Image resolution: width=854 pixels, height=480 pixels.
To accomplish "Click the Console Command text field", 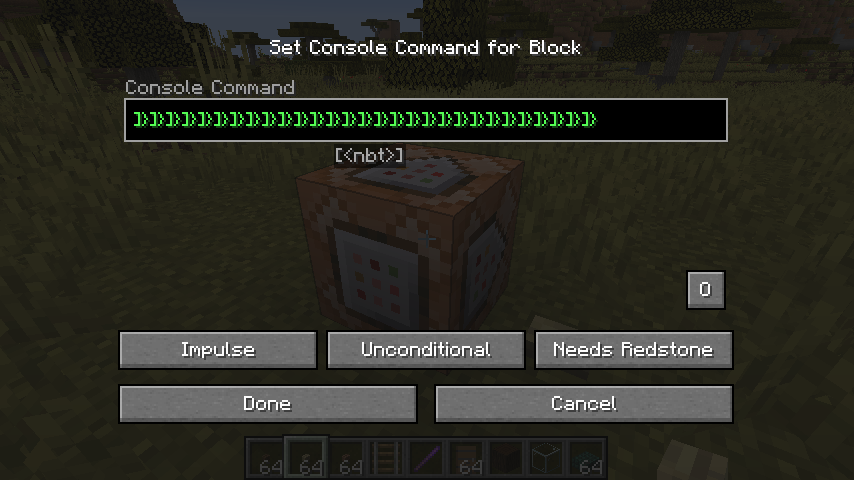I will (425, 120).
